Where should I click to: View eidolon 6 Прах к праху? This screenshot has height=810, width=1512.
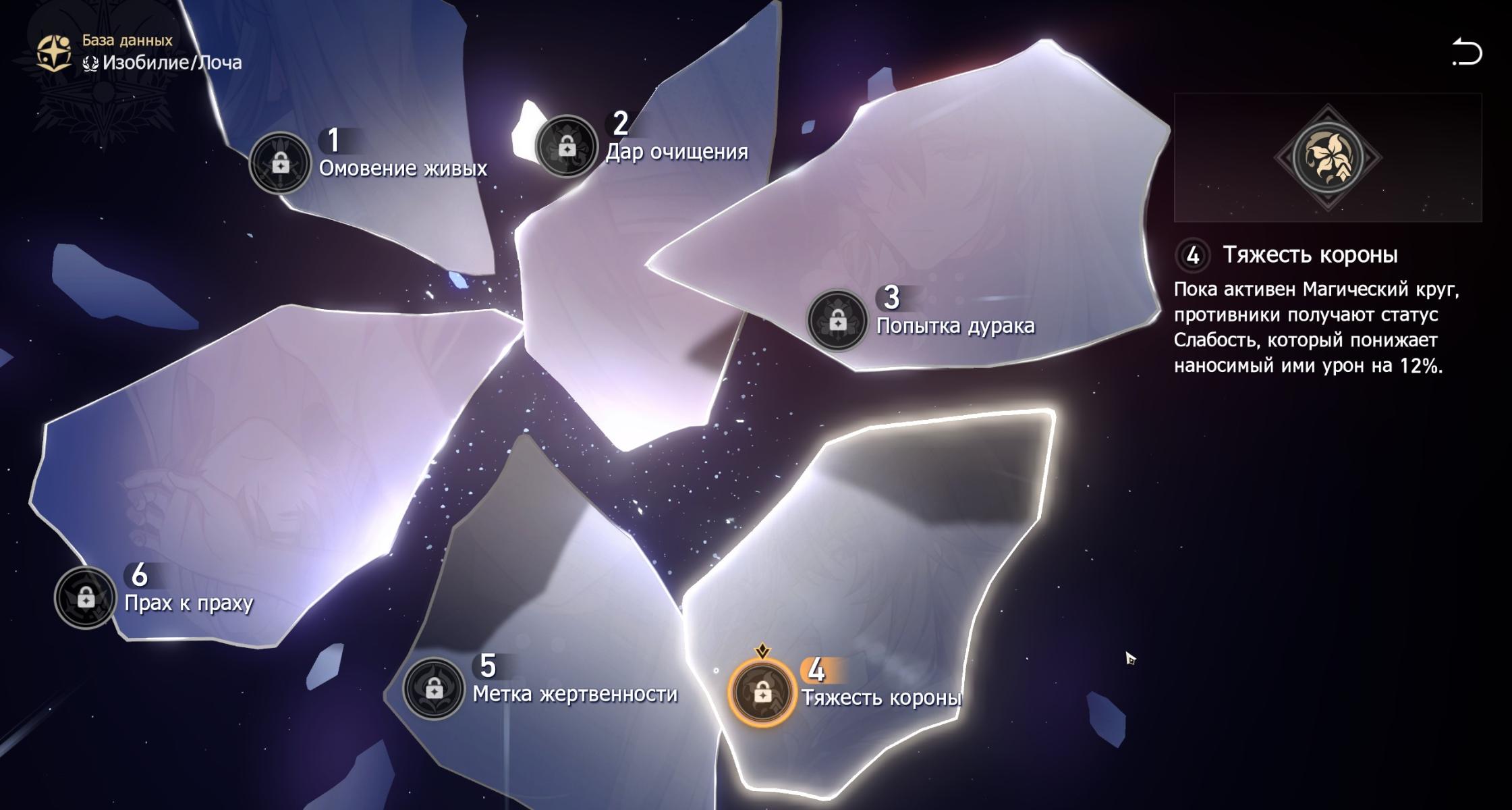click(86, 597)
